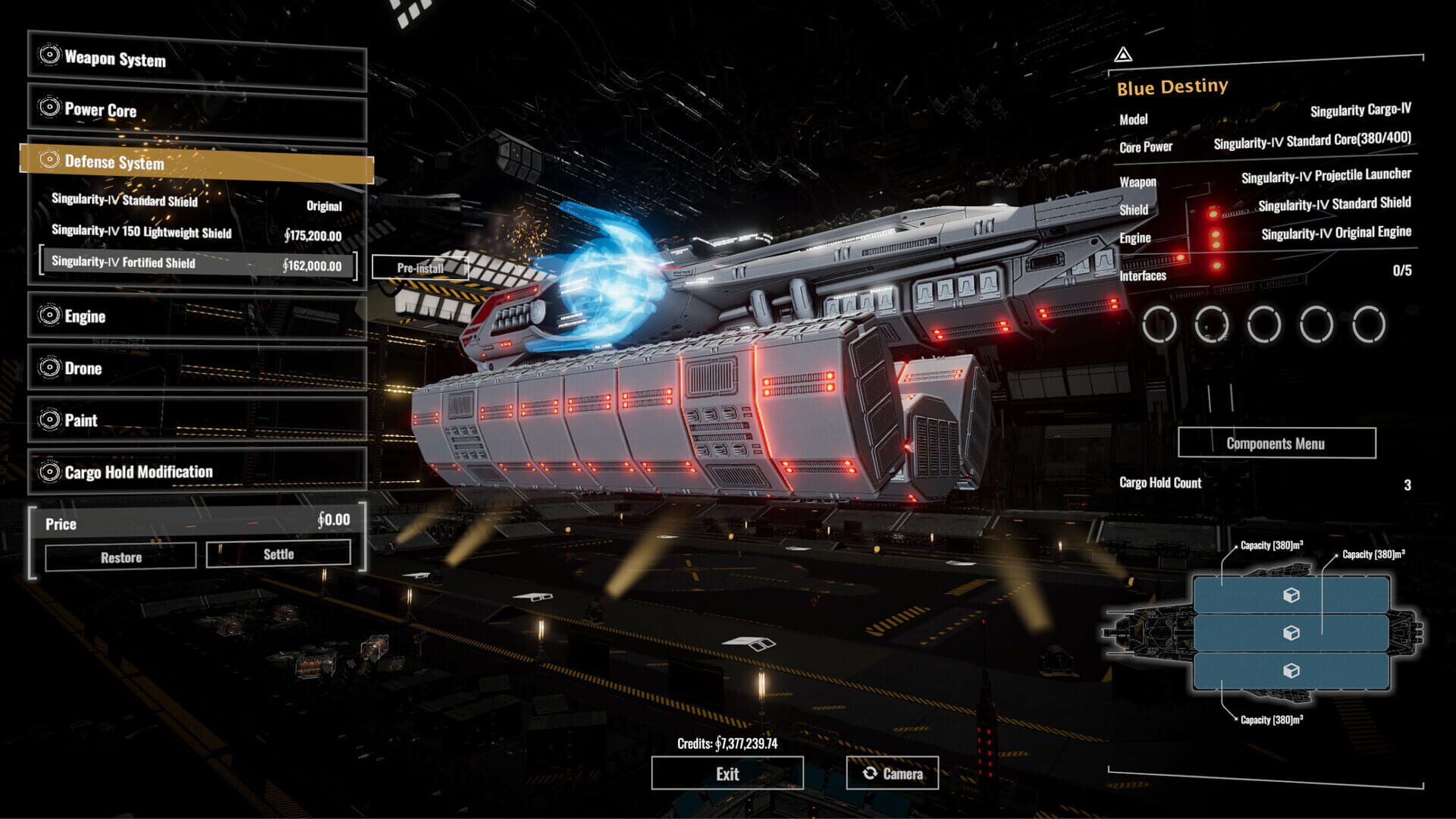Select the Cargo Hold Modification icon
This screenshot has width=1456, height=819.
pos(51,472)
